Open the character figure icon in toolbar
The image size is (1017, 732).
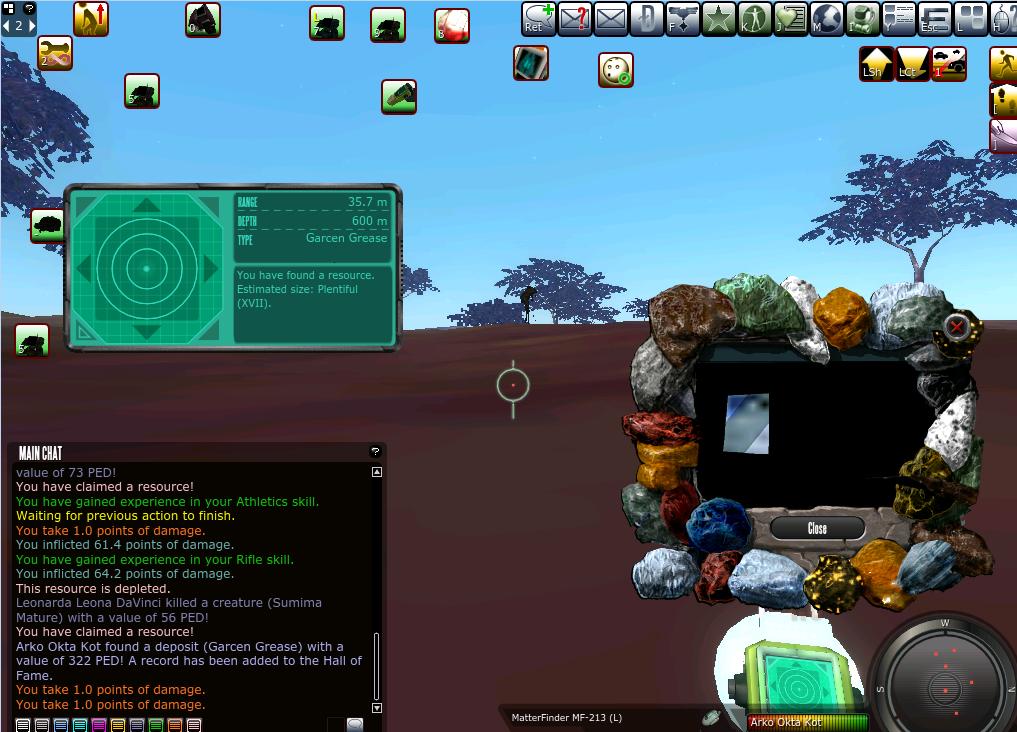pyautogui.click(x=755, y=19)
